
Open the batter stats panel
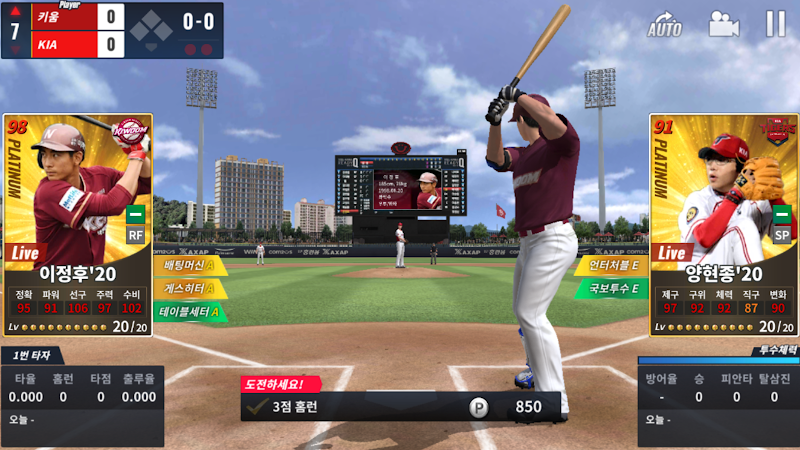click(82, 397)
